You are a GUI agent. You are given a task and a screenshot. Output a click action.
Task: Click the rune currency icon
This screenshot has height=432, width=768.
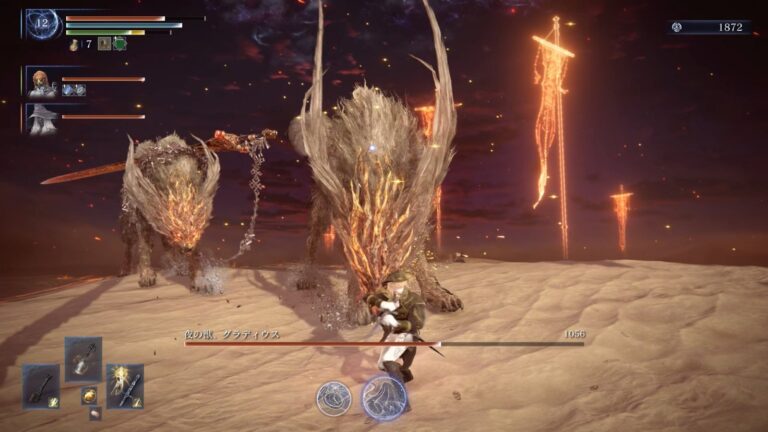[x=677, y=27]
